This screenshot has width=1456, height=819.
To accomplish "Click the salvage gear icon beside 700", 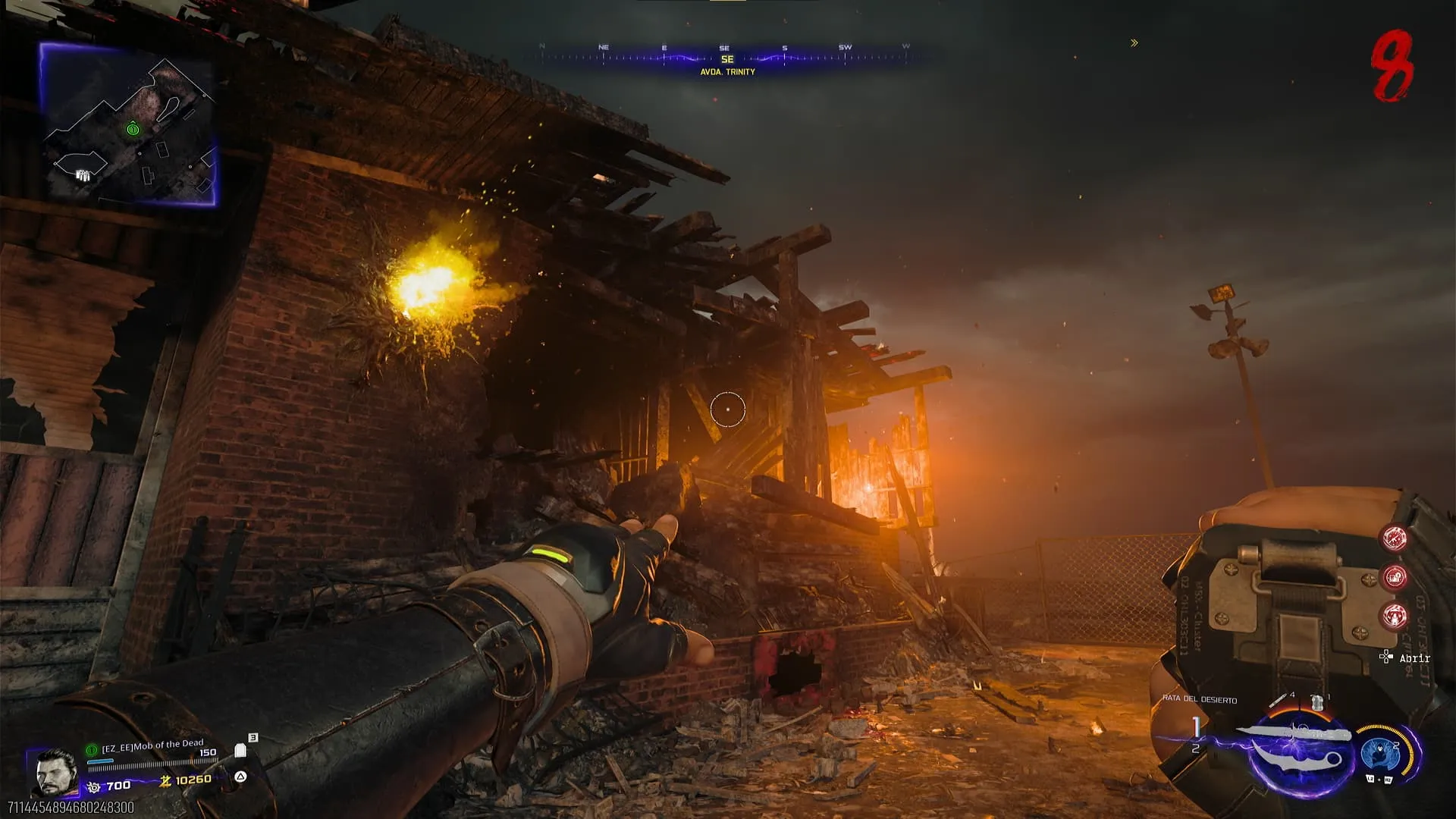I will click(94, 787).
